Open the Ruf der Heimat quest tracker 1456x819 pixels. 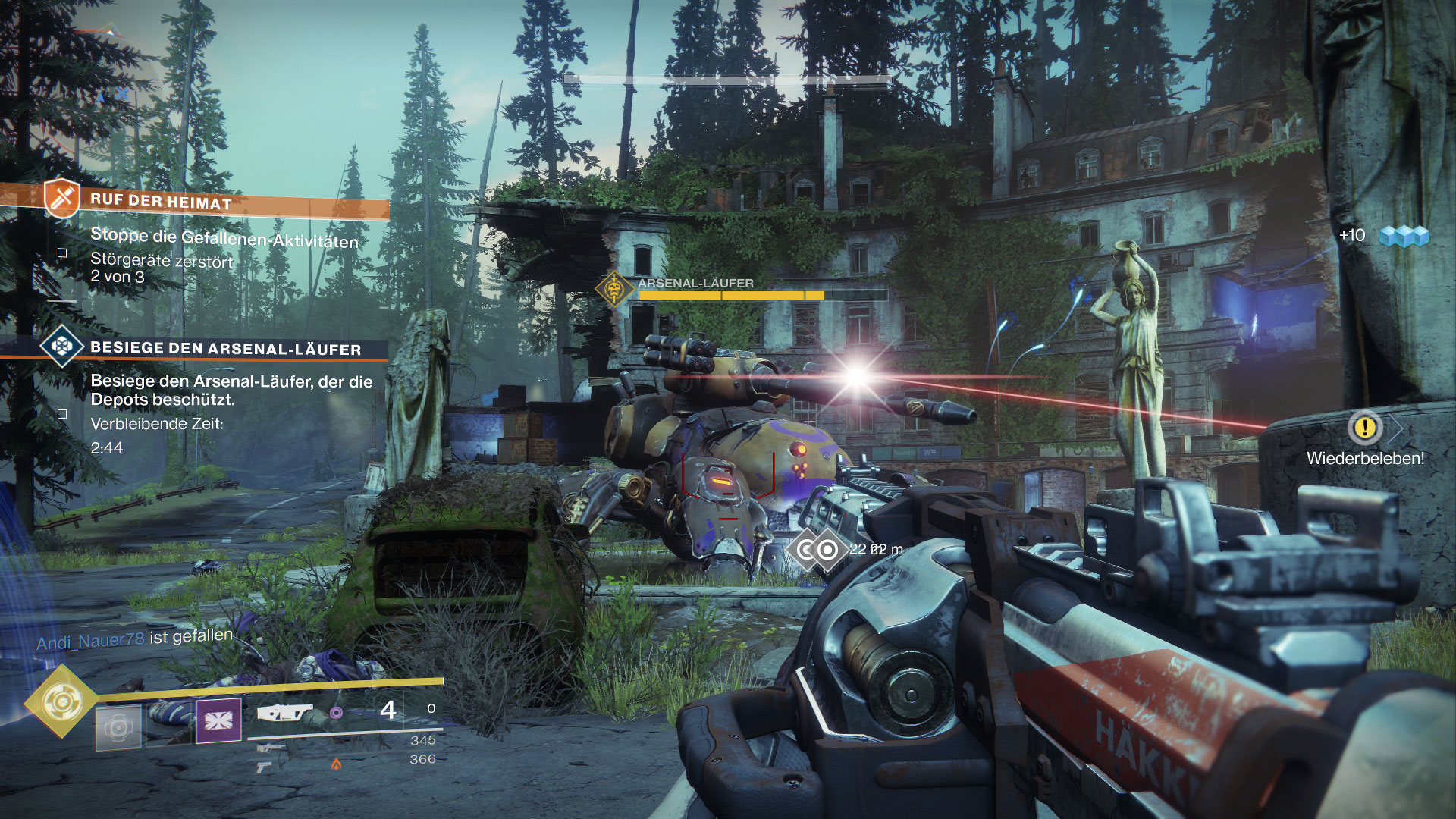click(161, 202)
